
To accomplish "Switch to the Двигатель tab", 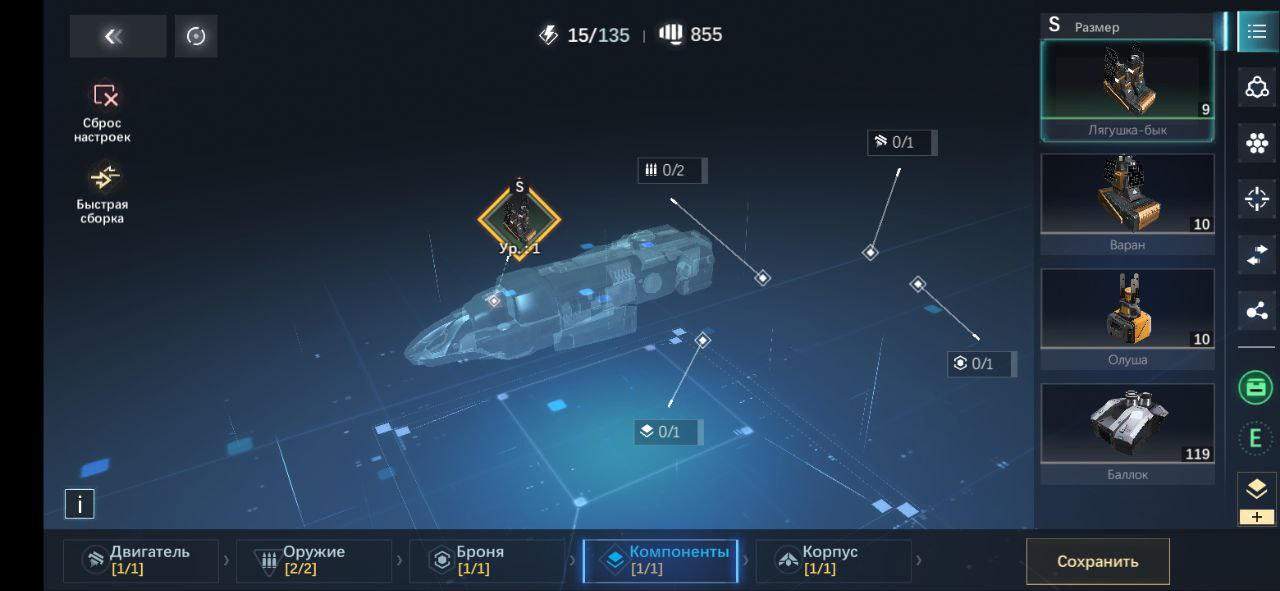I will [x=141, y=560].
